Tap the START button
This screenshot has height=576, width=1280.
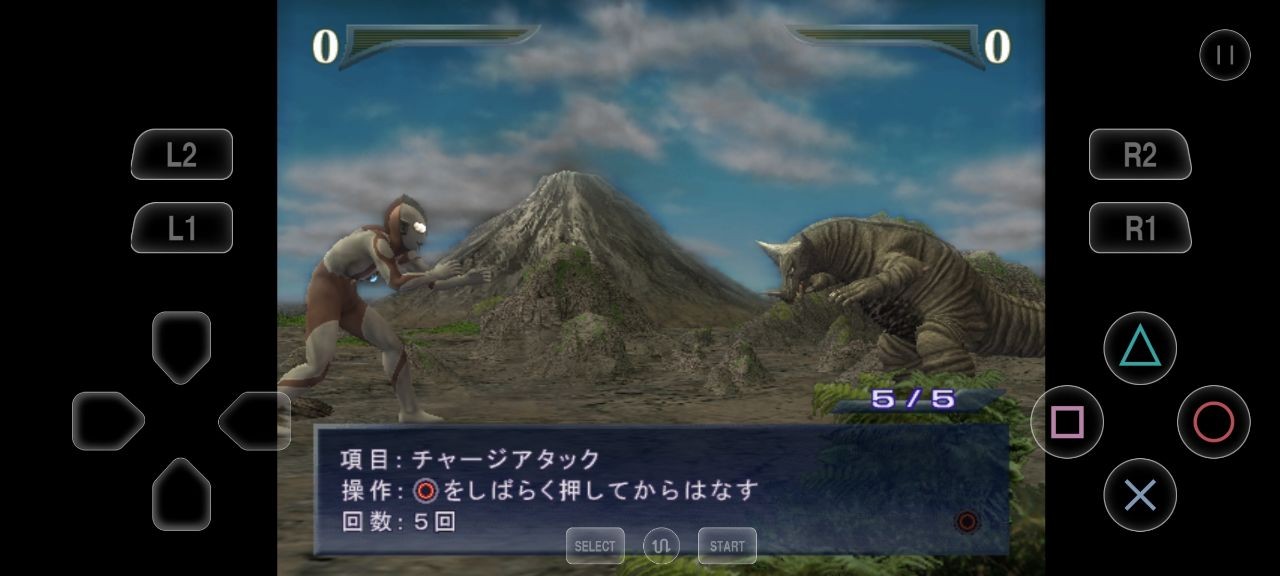pos(727,546)
